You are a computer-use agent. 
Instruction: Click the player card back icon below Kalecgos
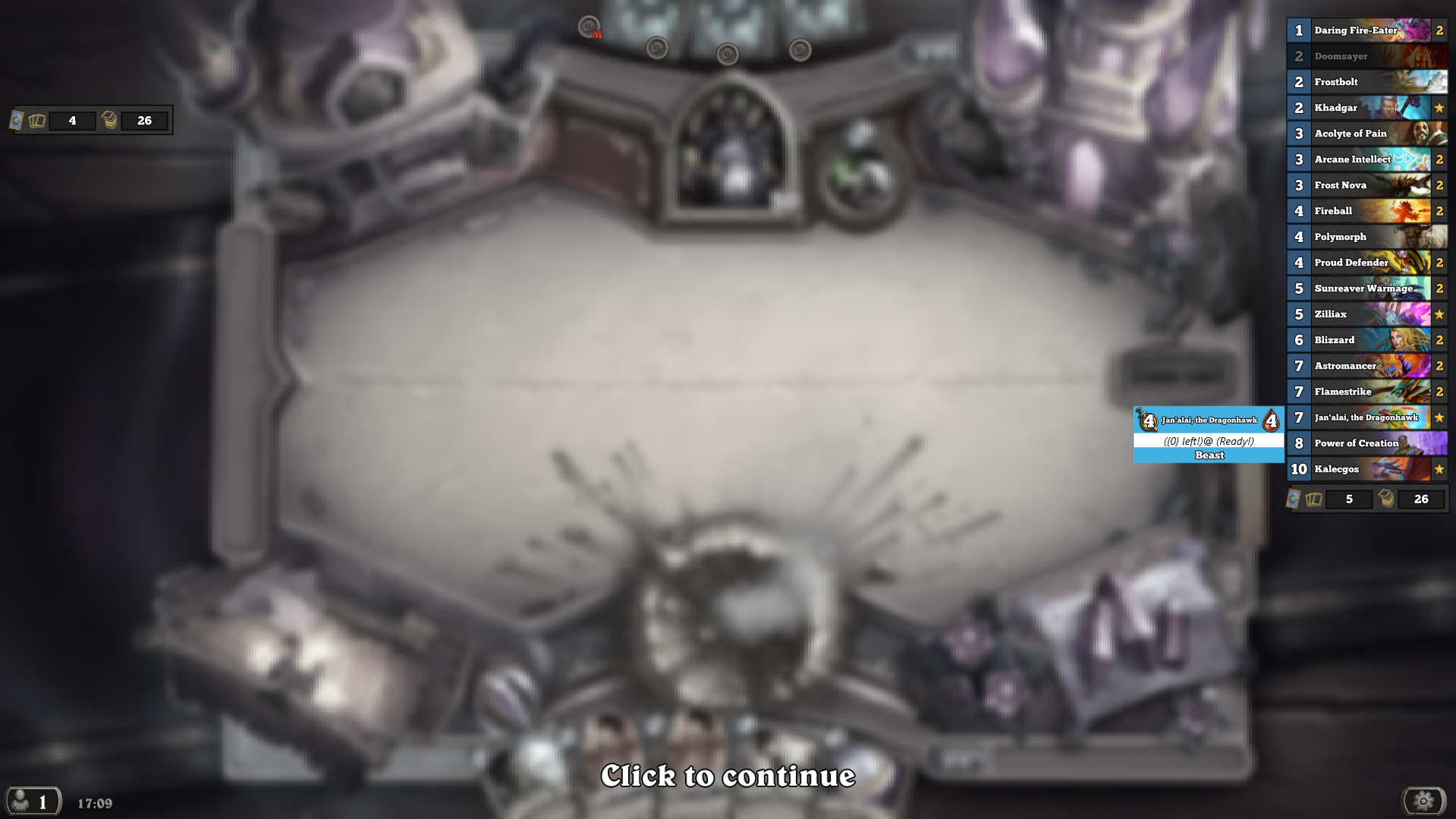pyautogui.click(x=1294, y=500)
